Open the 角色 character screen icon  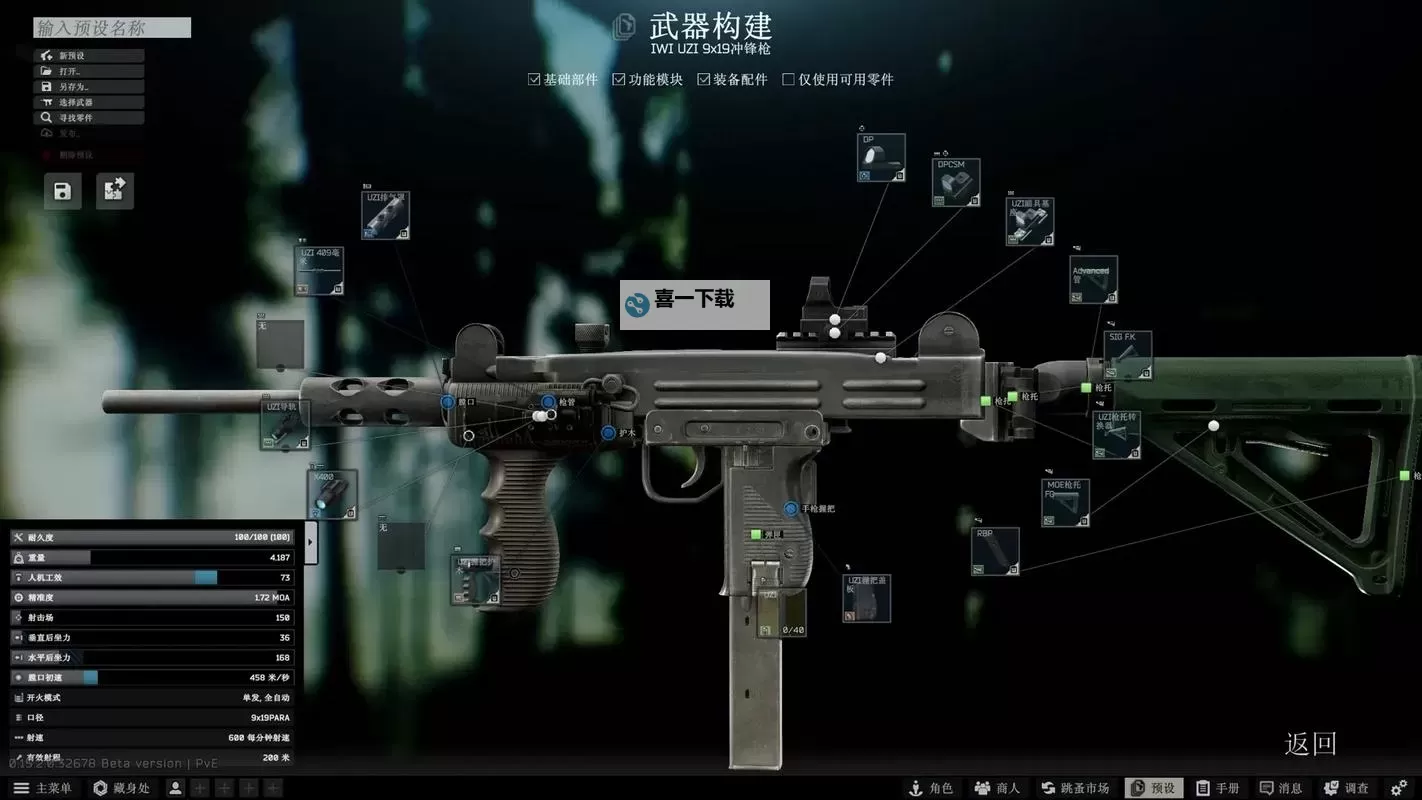930,787
